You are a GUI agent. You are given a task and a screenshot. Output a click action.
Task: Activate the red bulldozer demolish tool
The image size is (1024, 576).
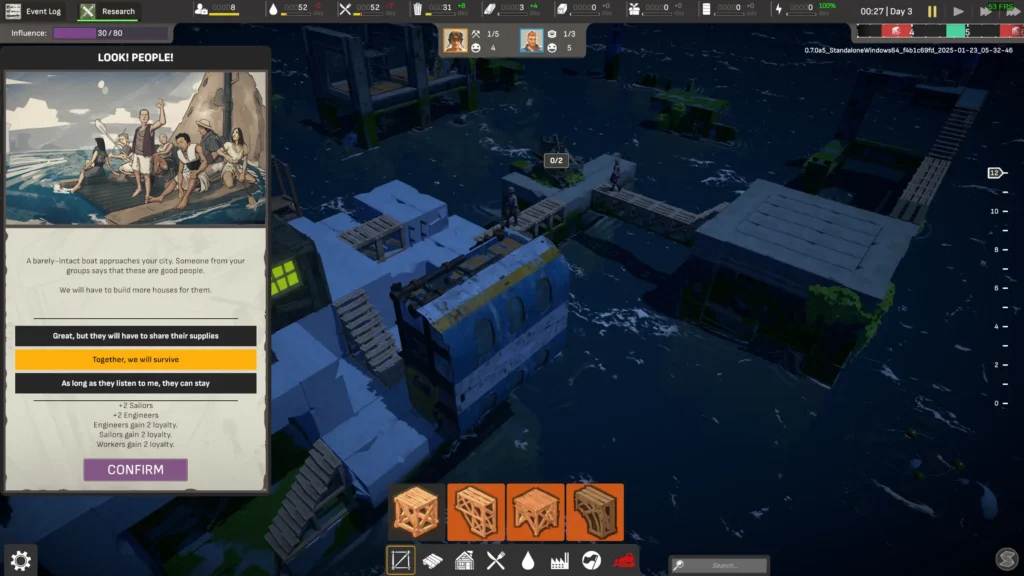[x=624, y=561]
